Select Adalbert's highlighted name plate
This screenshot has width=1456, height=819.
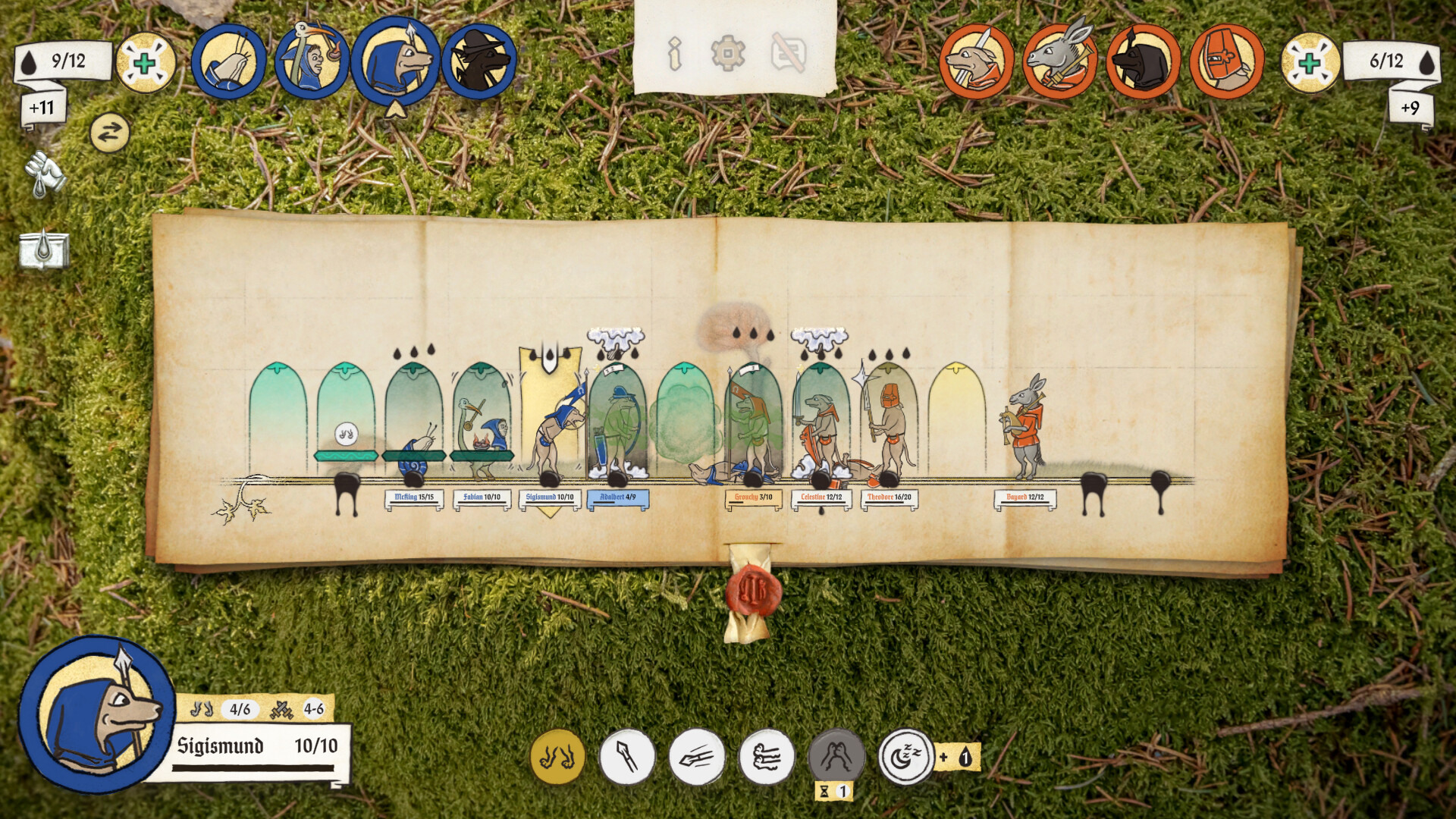point(618,498)
